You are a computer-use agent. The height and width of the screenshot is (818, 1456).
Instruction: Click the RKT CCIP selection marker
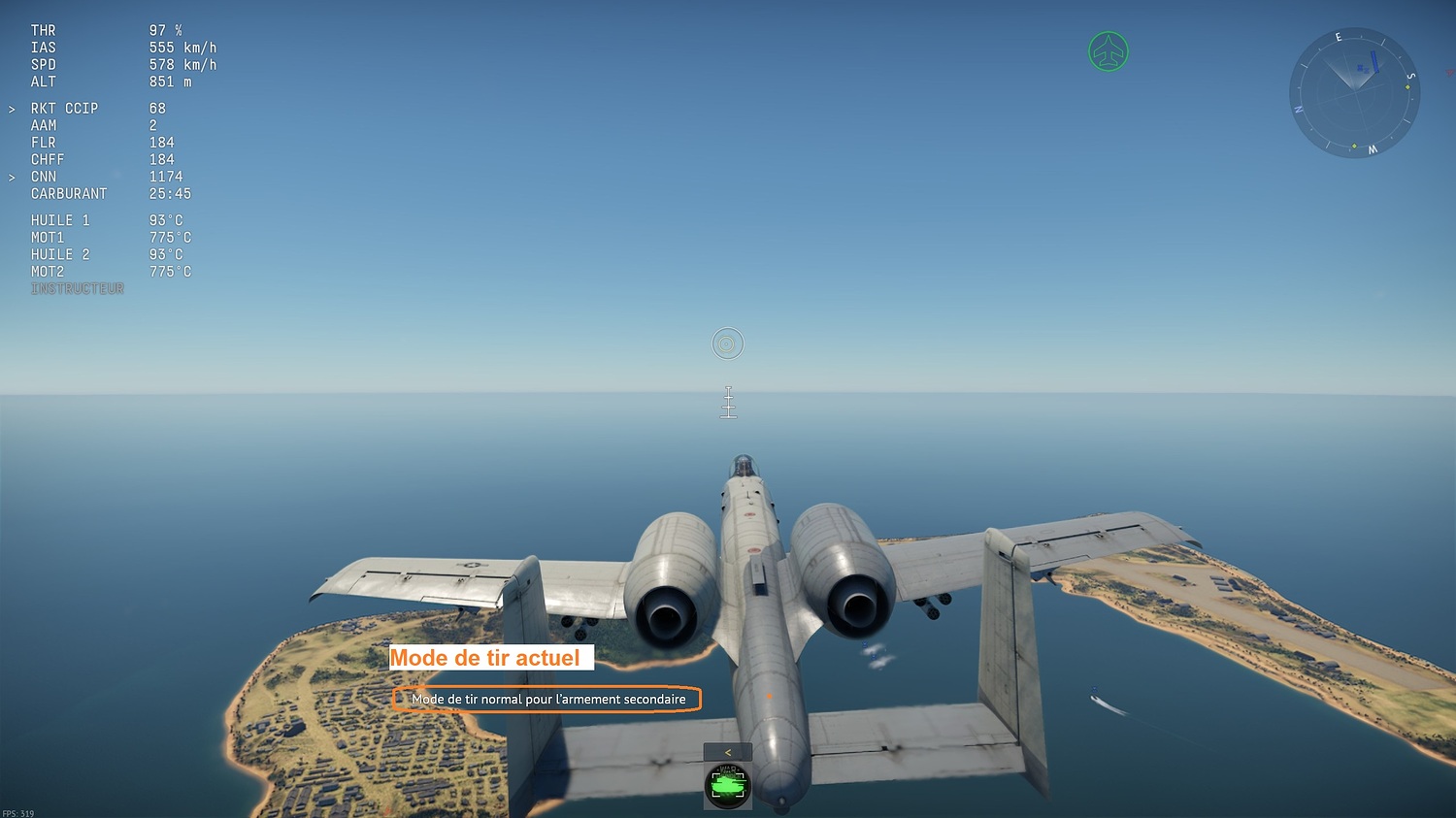tap(13, 108)
